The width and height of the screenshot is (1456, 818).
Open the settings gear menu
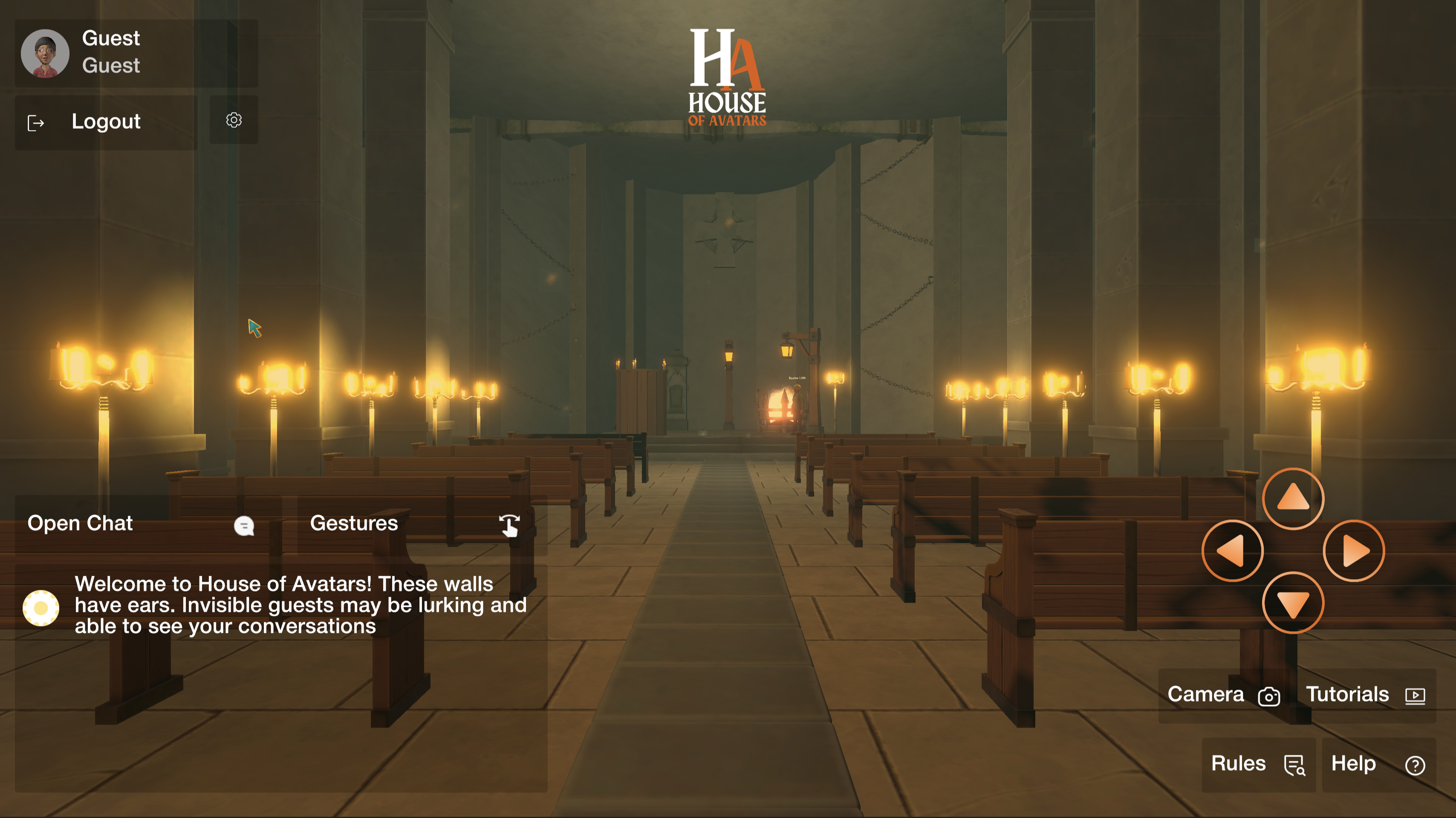pyautogui.click(x=234, y=120)
